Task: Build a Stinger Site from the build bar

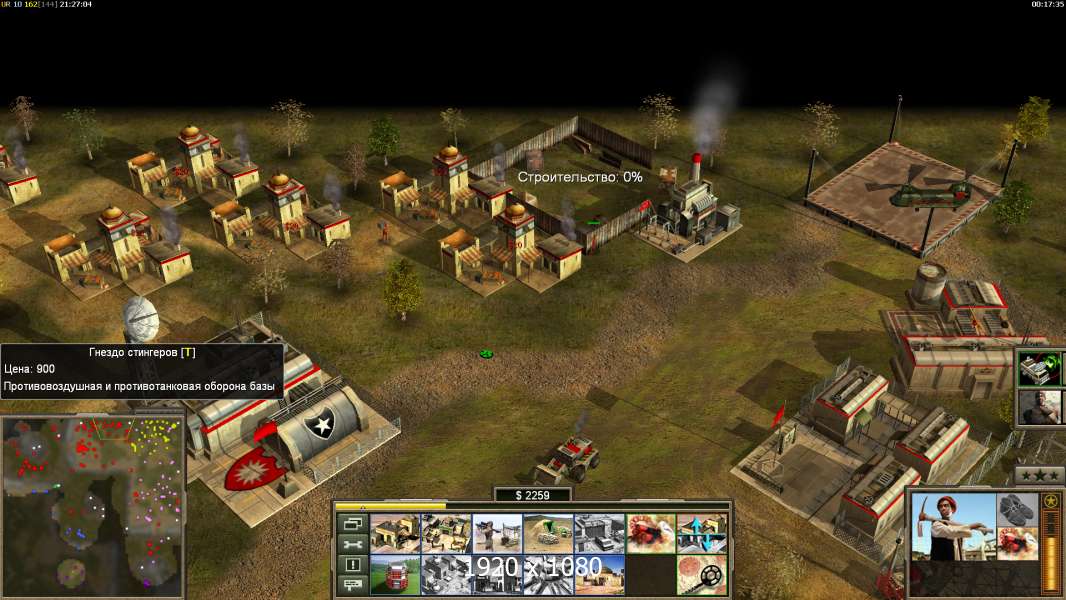Action: (x=497, y=533)
